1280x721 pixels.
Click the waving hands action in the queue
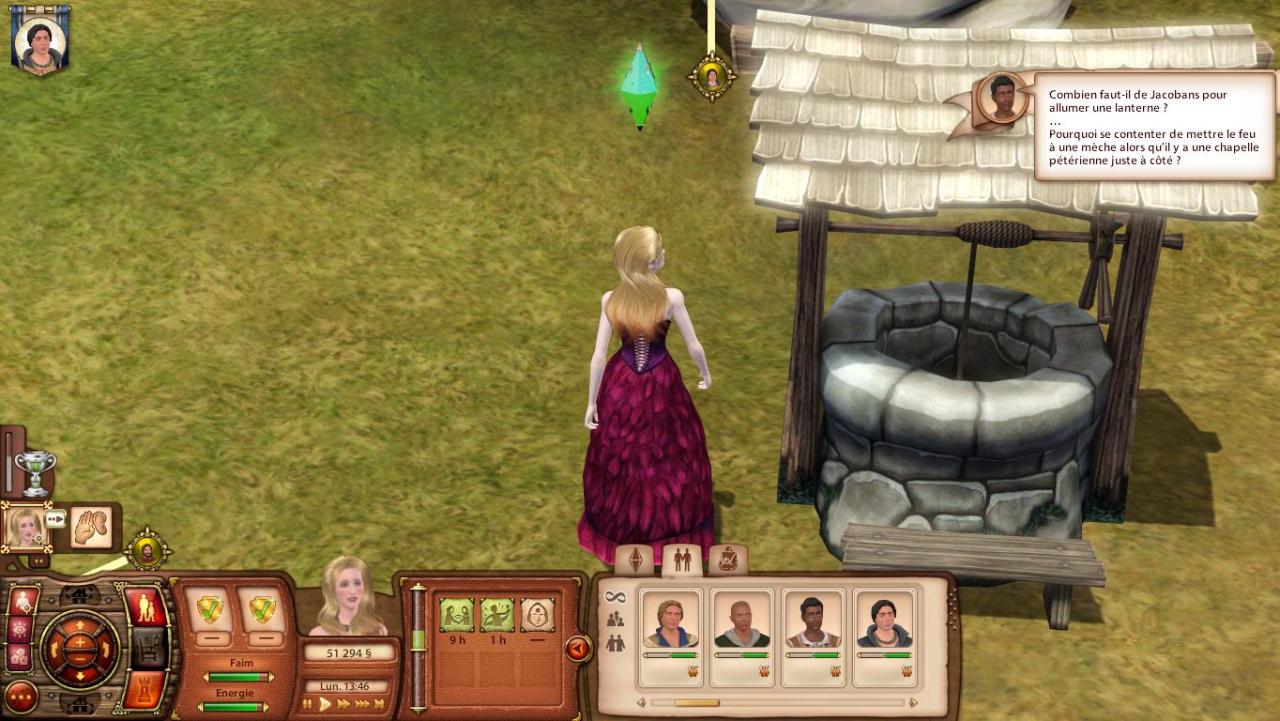(91, 528)
